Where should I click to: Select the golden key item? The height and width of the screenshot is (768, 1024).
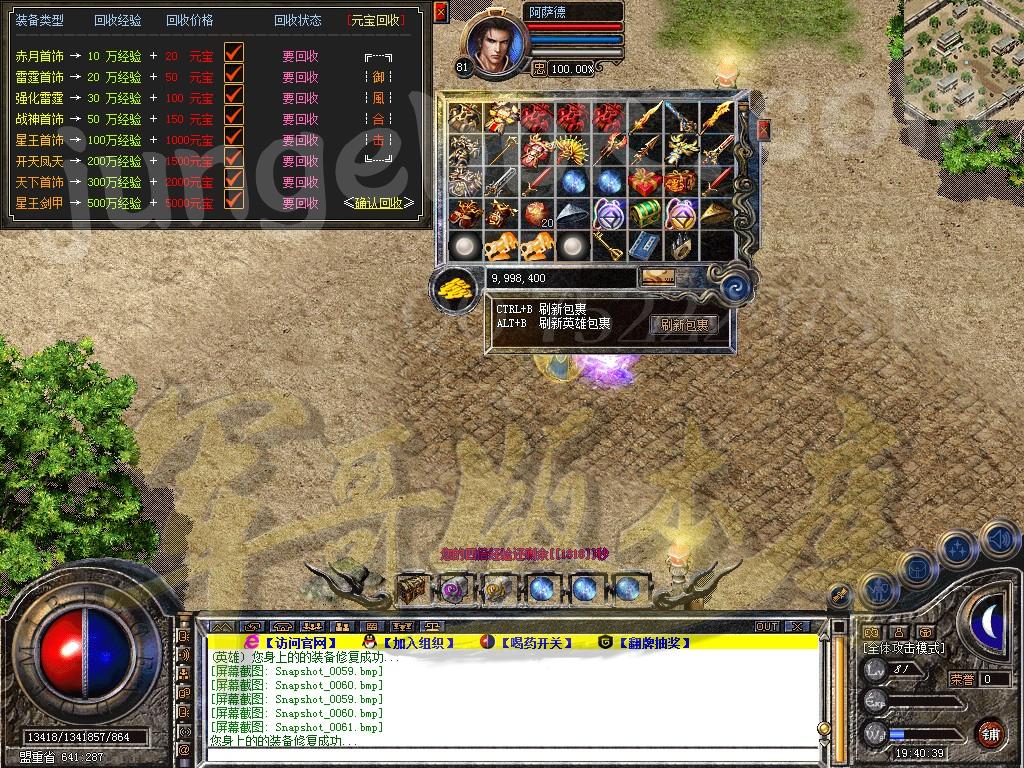(609, 243)
